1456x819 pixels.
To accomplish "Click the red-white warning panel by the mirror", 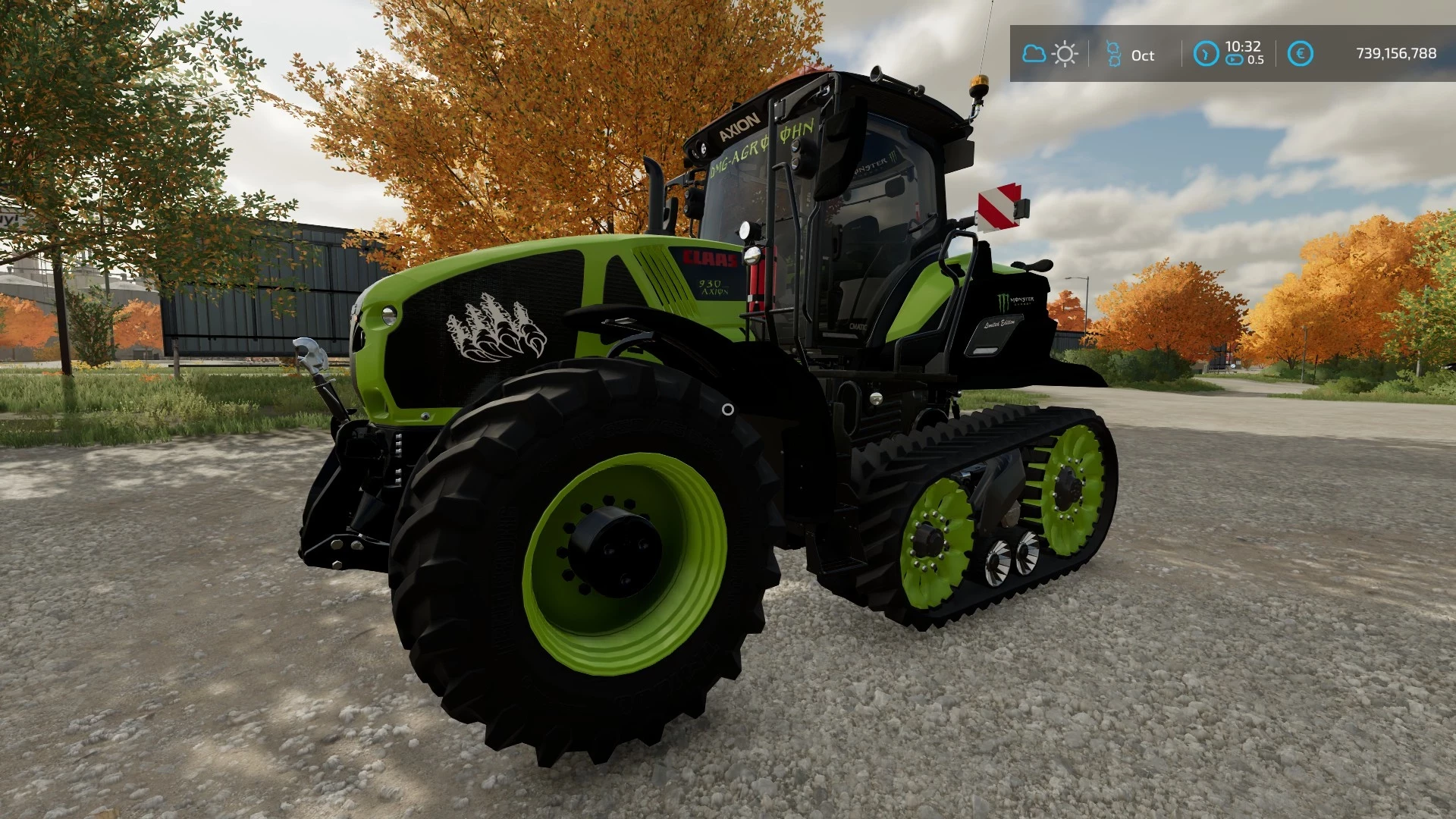I will coord(997,205).
